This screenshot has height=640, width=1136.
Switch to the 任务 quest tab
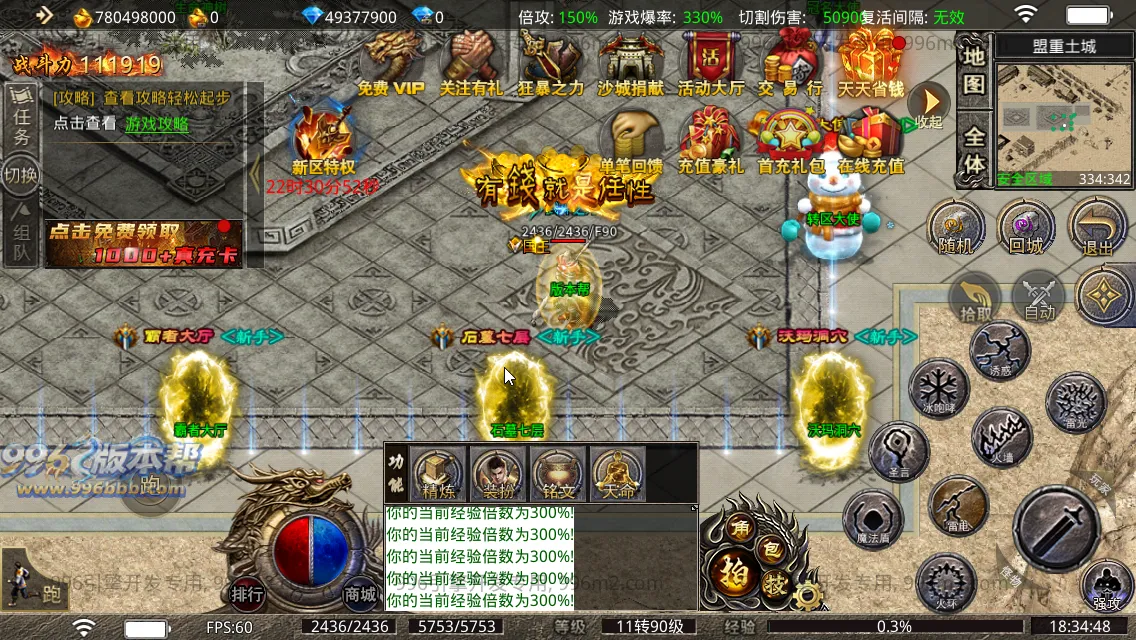tap(21, 124)
